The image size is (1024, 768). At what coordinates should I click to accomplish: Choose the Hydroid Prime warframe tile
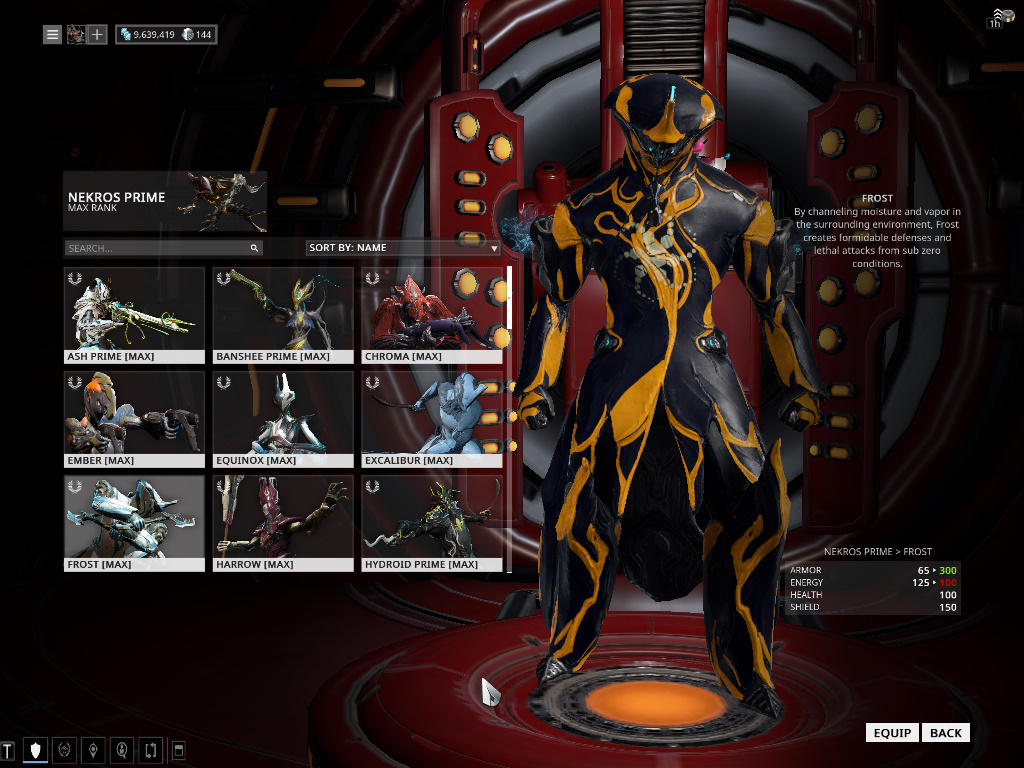432,523
